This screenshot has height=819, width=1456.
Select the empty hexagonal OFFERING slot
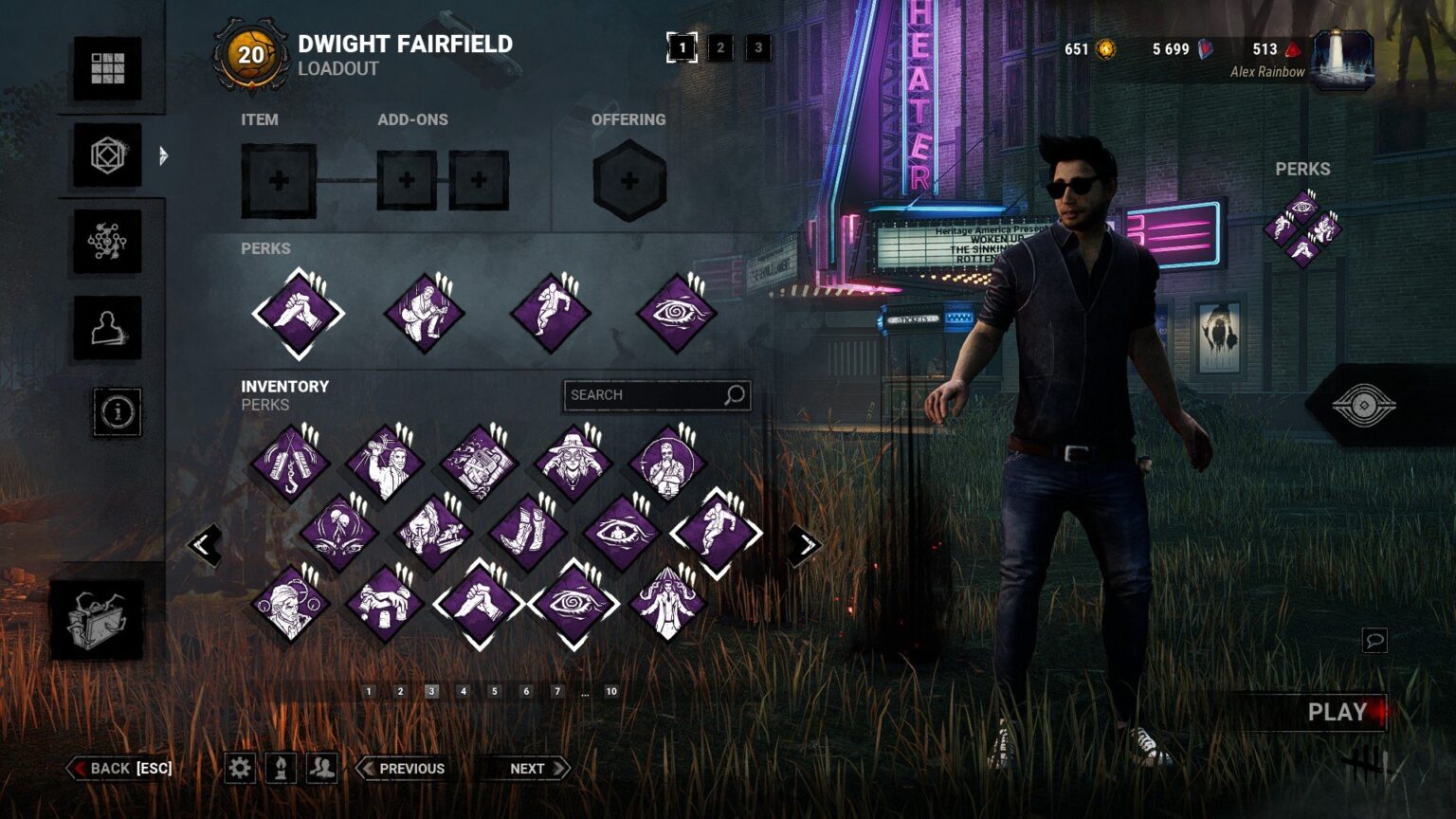tap(628, 180)
